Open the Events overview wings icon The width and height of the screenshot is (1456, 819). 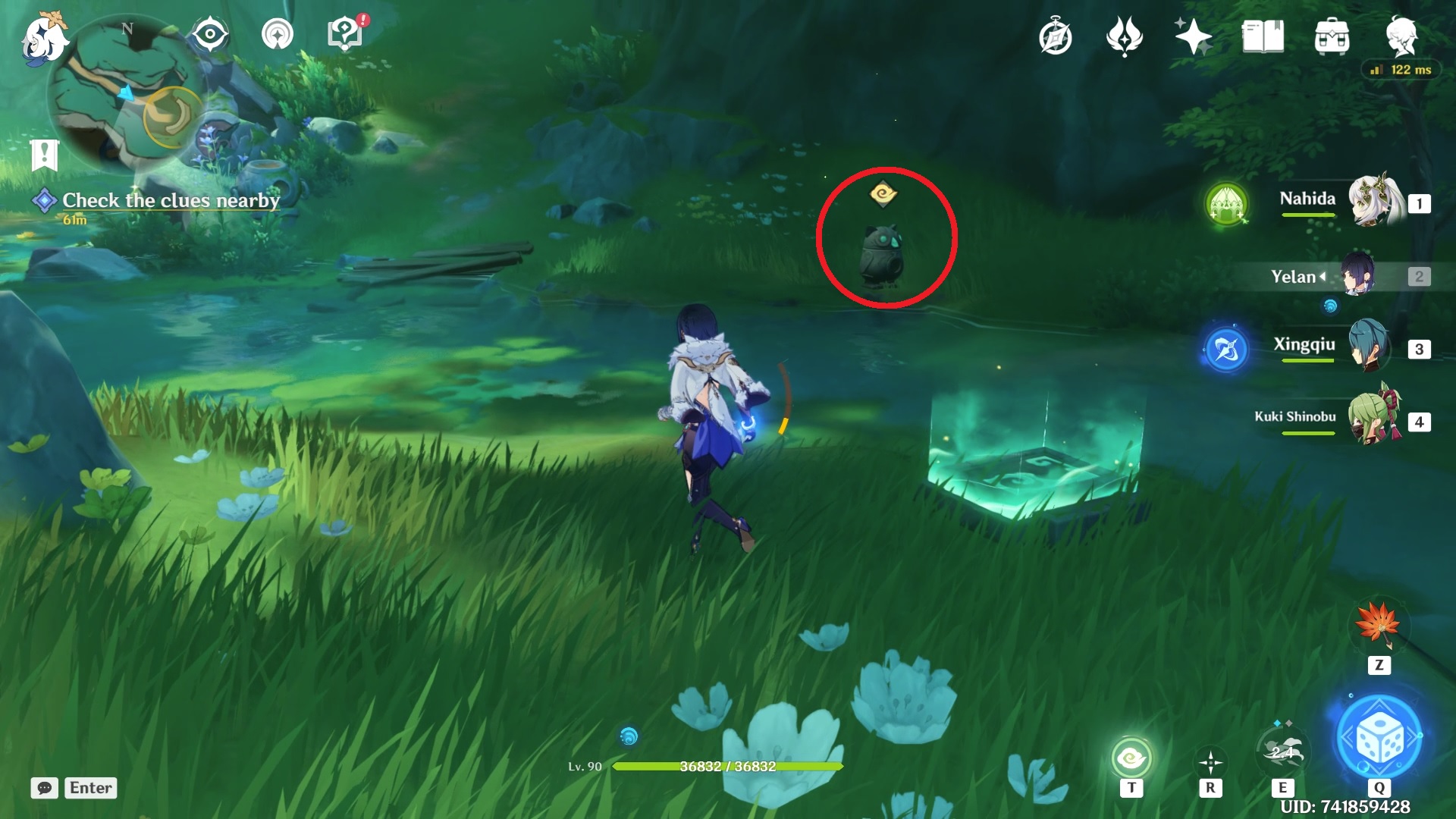click(1125, 35)
